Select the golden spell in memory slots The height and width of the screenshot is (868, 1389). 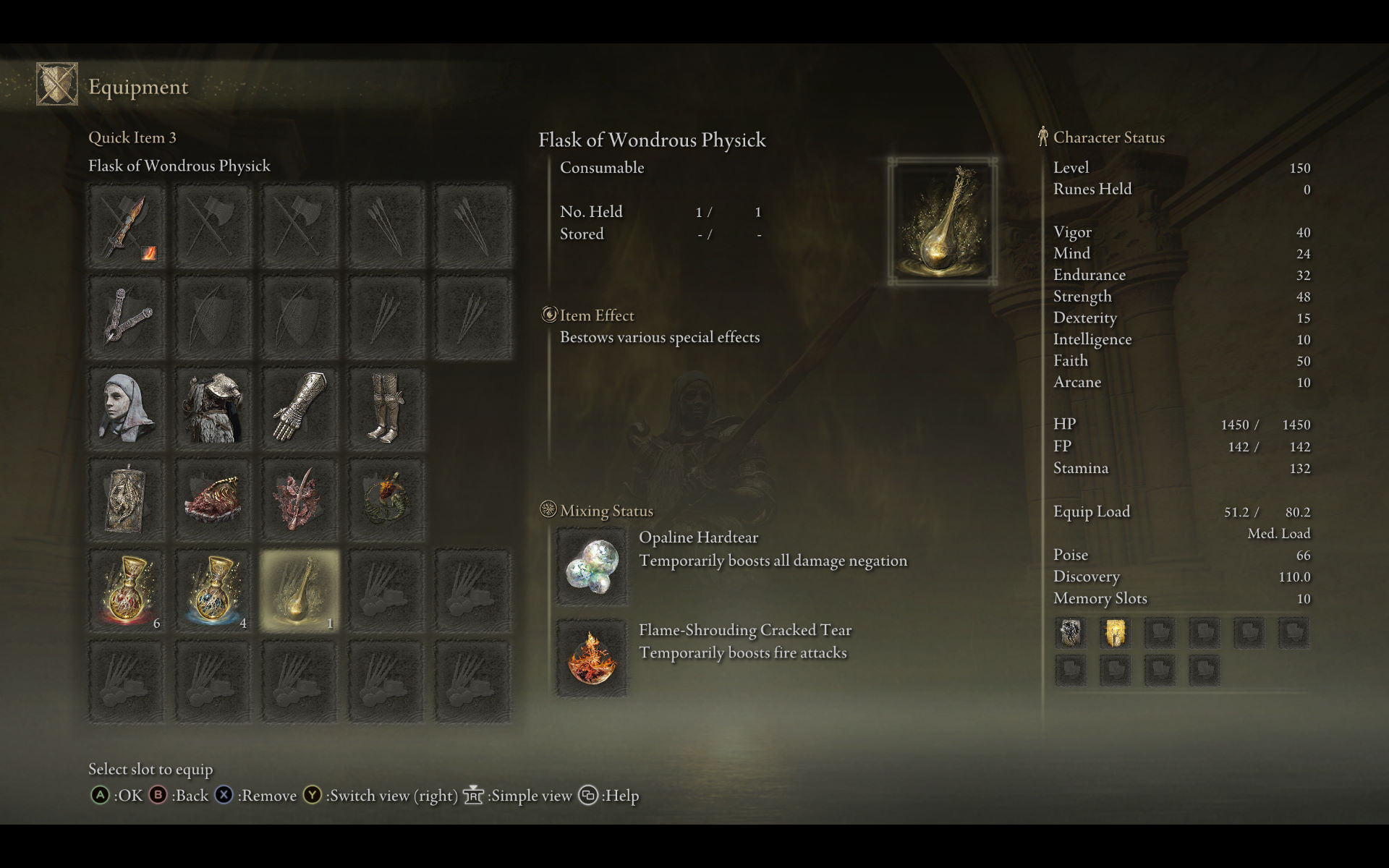(1115, 633)
